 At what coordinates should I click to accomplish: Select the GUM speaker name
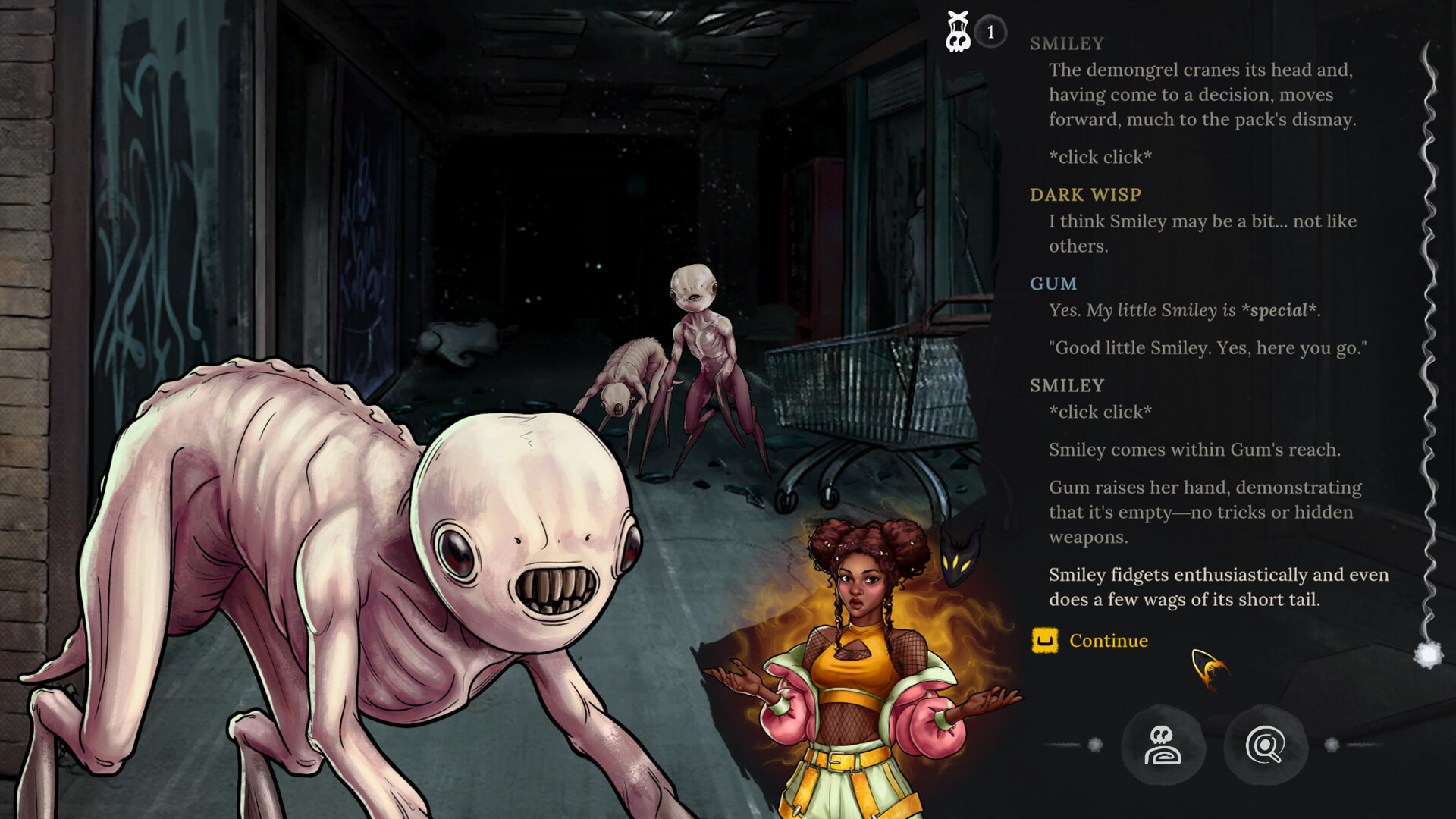point(1055,284)
